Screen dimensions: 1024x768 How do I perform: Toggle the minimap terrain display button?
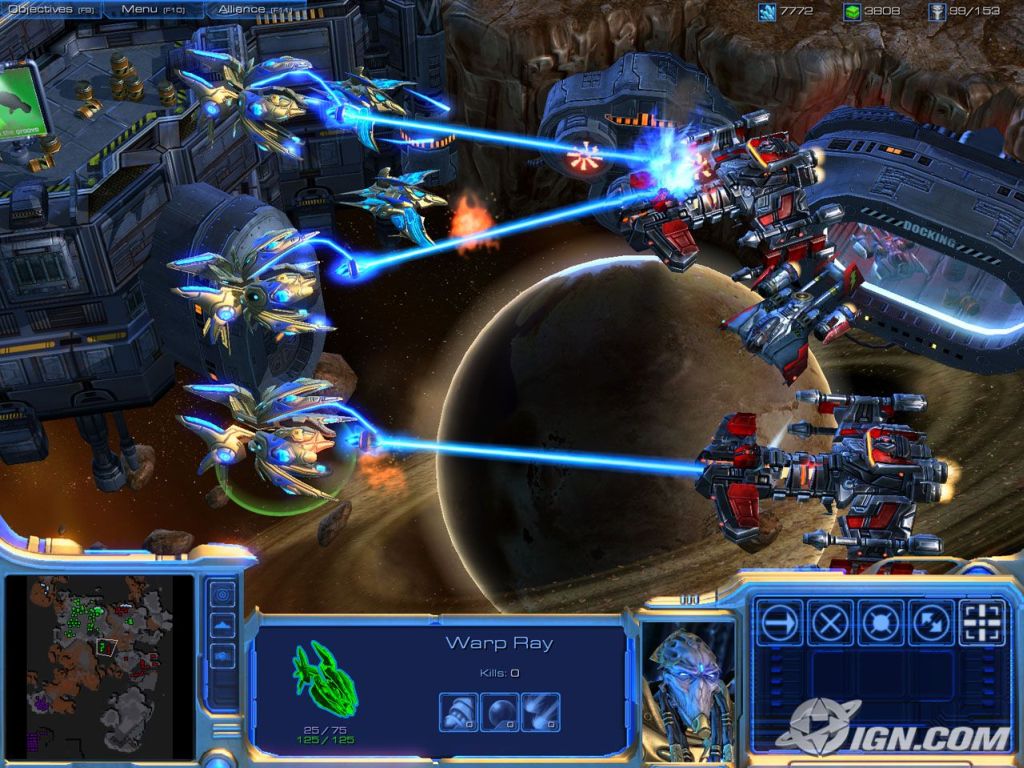coord(222,626)
